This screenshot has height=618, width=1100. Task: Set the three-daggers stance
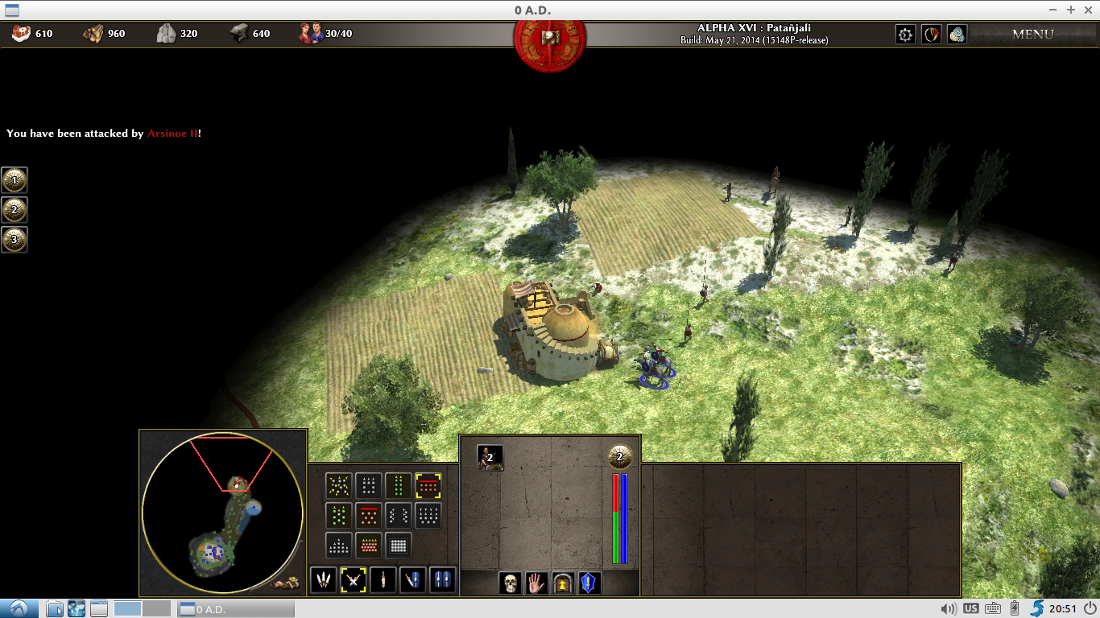click(323, 579)
